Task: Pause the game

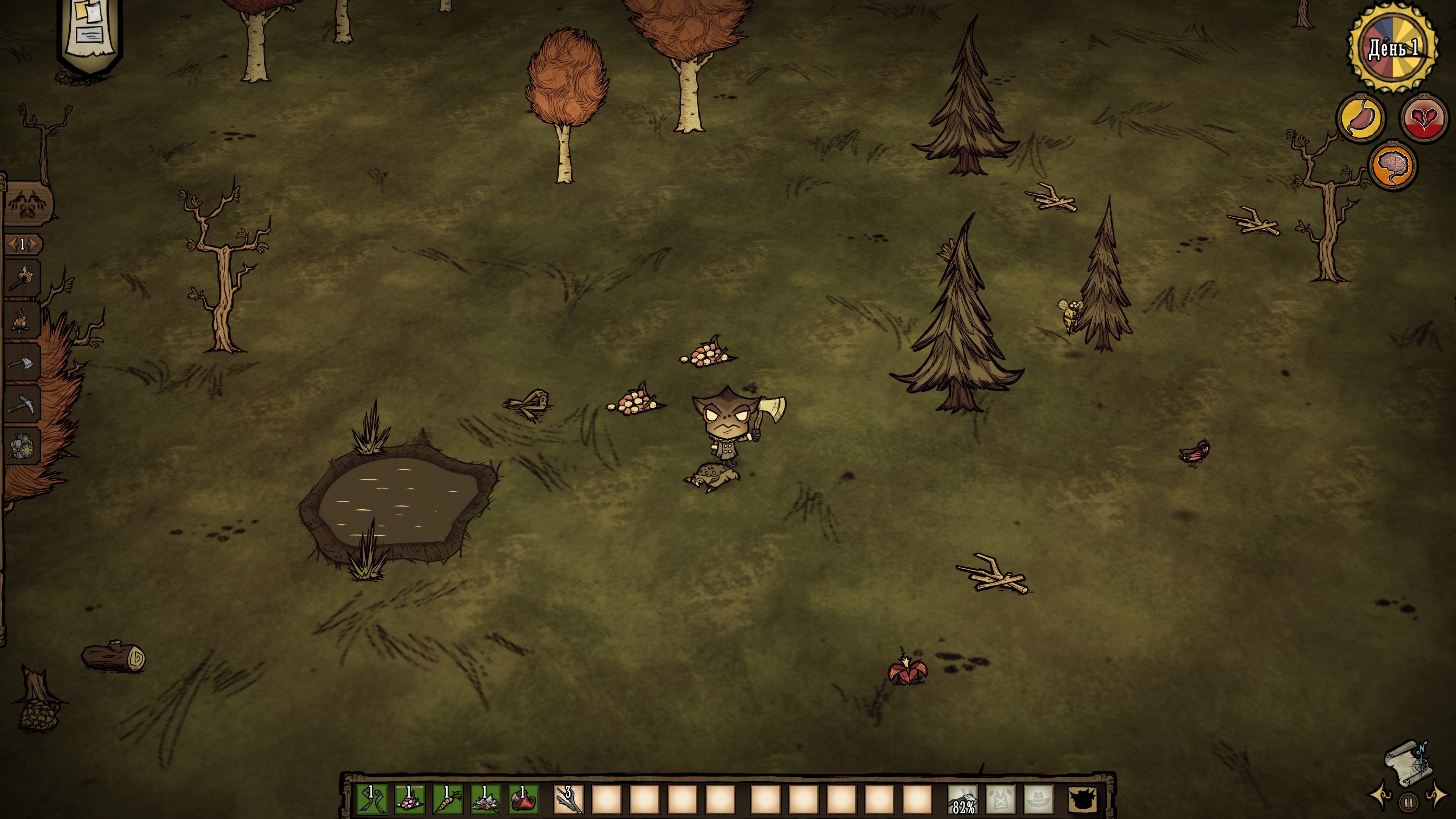Action: click(x=1409, y=802)
